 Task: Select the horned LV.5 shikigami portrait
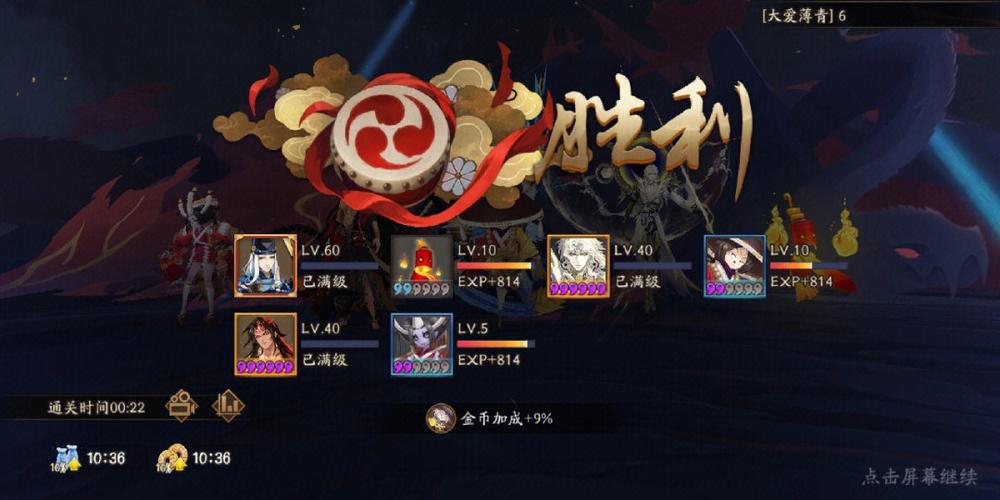coord(421,344)
